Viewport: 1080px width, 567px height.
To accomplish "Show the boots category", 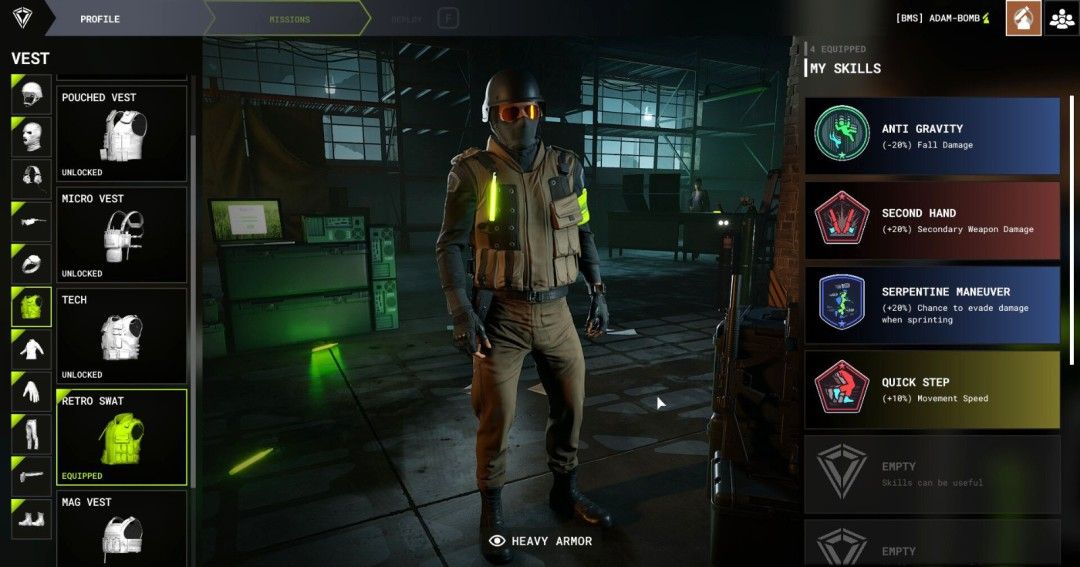I will pos(31,519).
